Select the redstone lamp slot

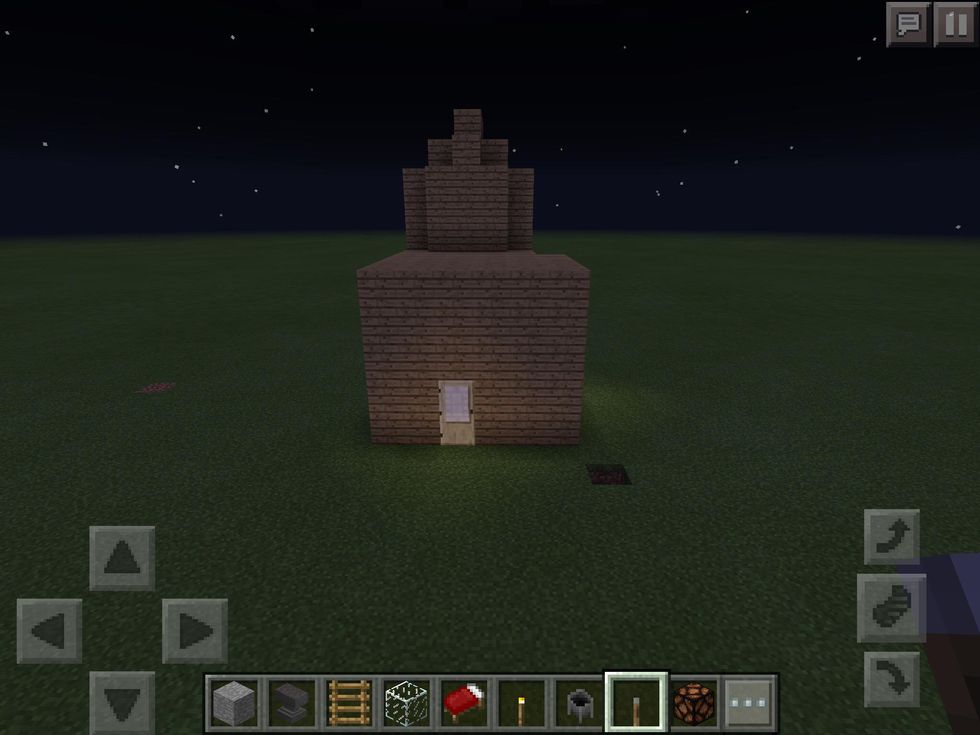coord(693,703)
